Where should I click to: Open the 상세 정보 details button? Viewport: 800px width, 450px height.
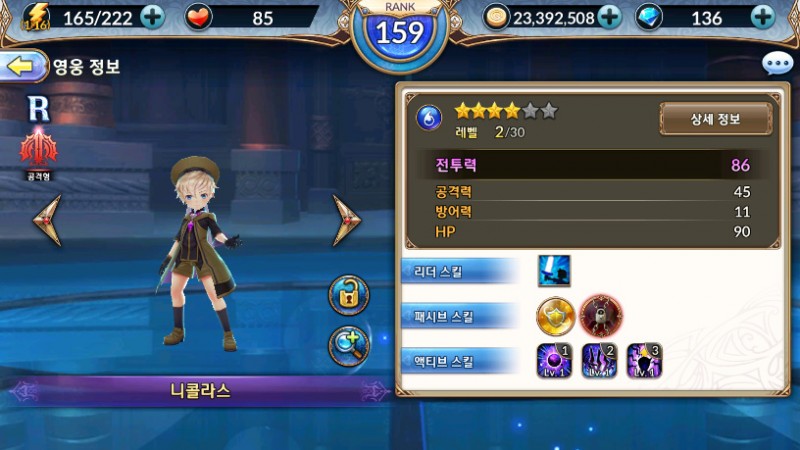coord(715,119)
